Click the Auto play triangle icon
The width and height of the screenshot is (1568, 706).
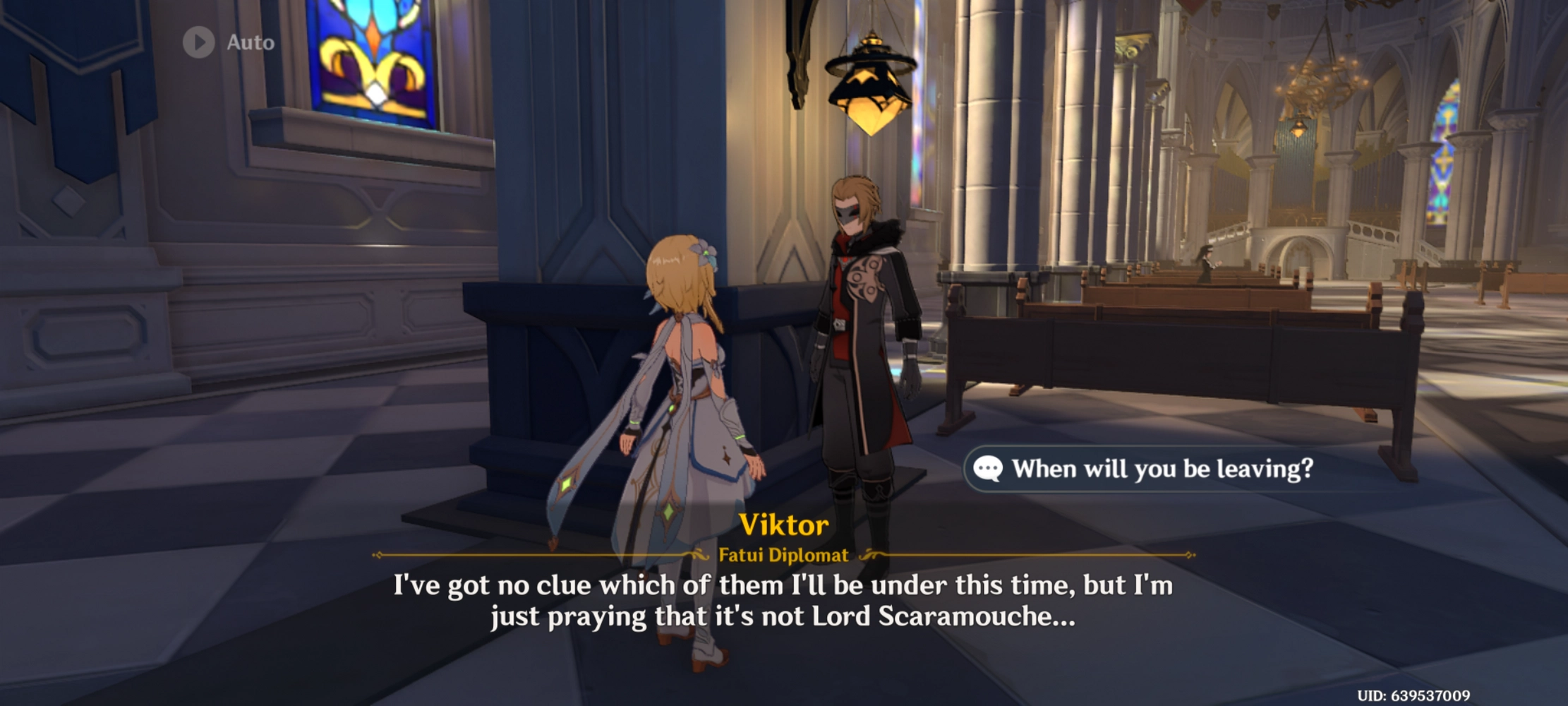coord(200,43)
